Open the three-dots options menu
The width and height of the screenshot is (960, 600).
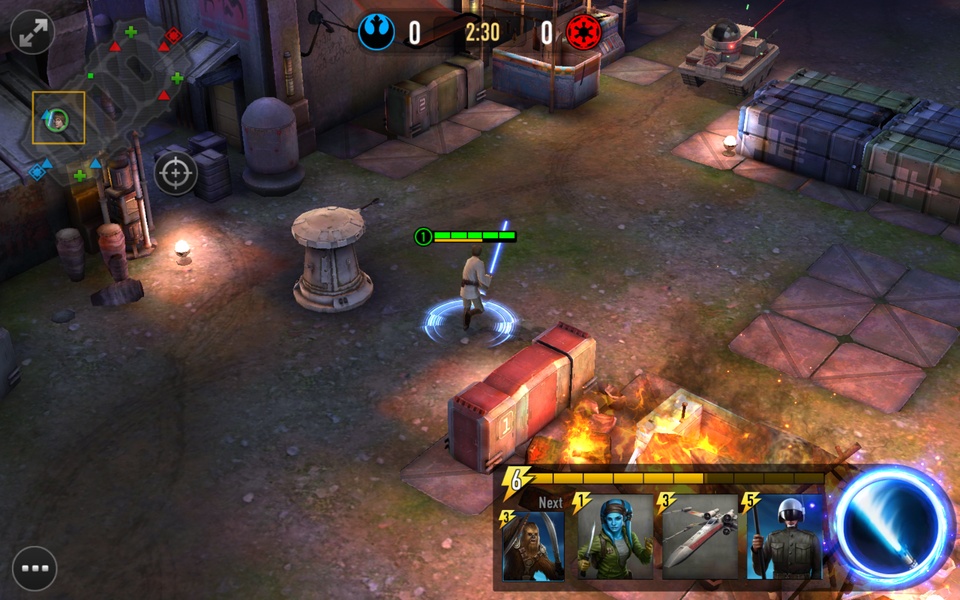[x=34, y=568]
